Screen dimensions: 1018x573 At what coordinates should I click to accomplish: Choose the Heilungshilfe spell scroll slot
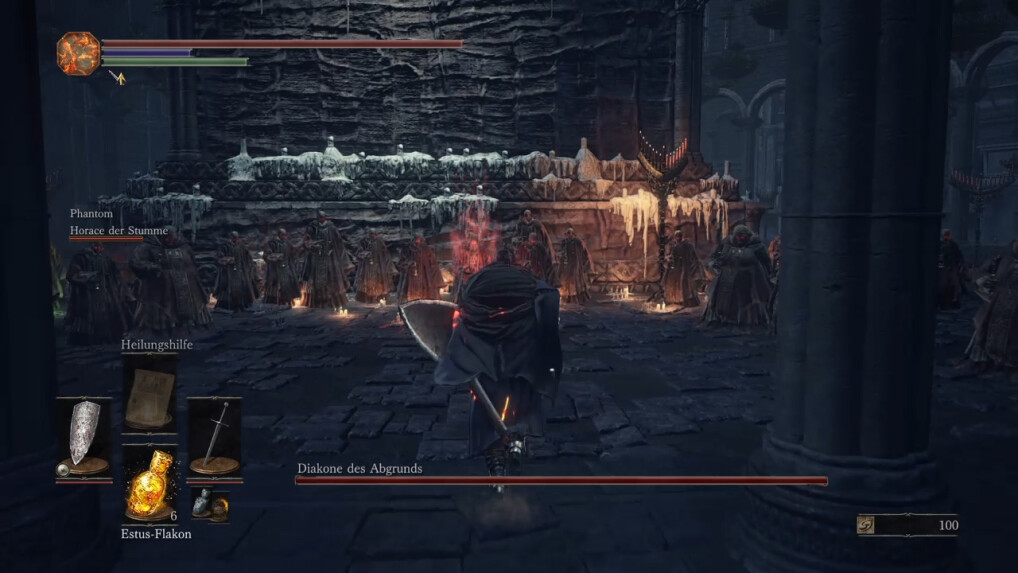coord(149,395)
